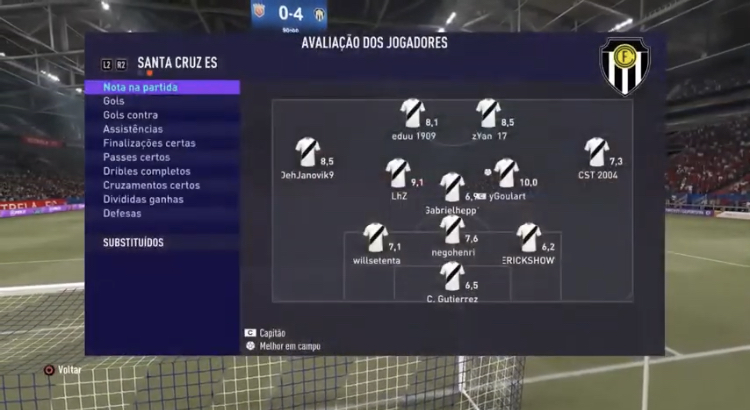Show the Assistências stat

133,129
